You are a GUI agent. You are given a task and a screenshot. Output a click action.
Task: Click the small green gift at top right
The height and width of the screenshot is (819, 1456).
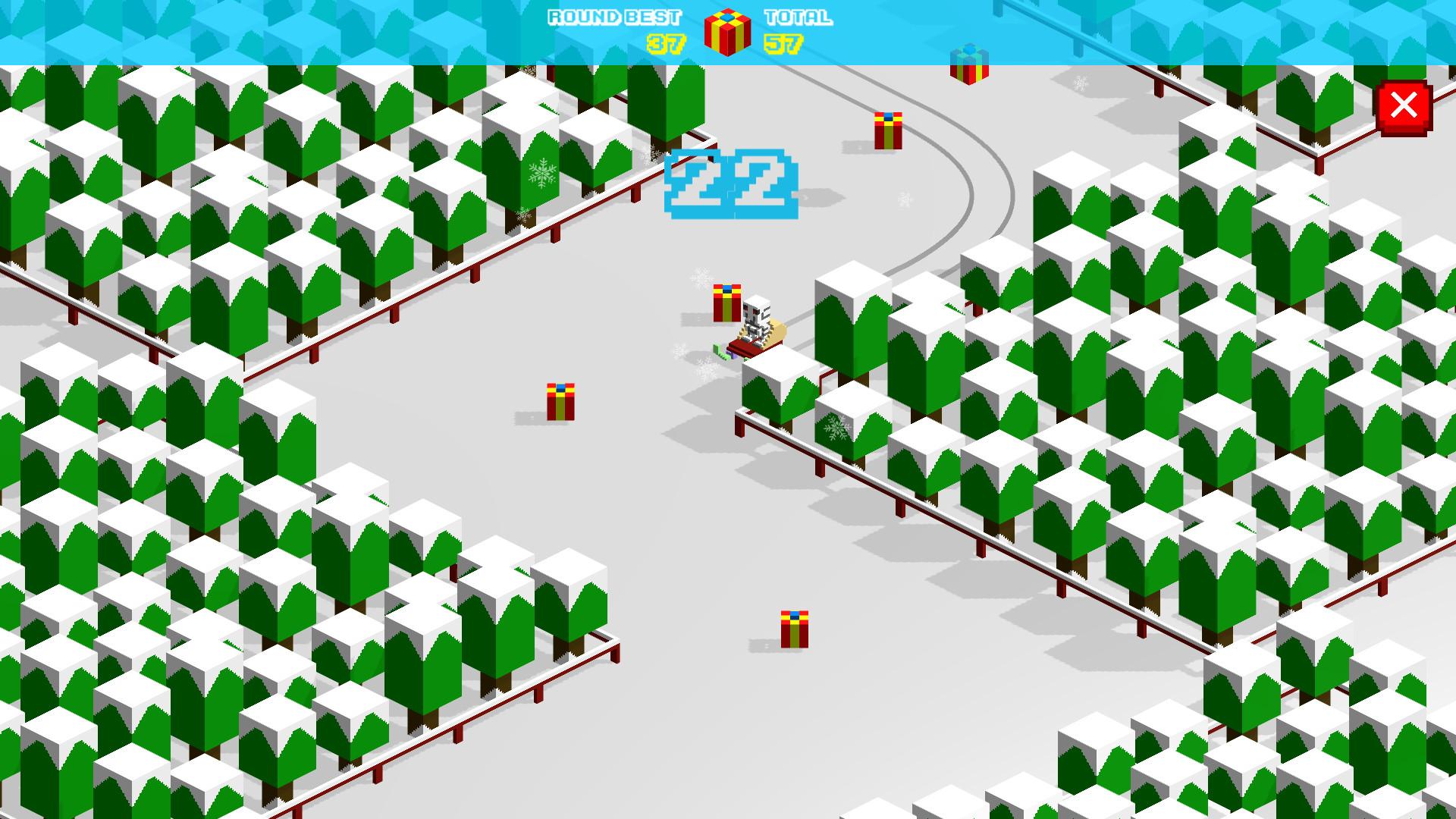tap(968, 64)
